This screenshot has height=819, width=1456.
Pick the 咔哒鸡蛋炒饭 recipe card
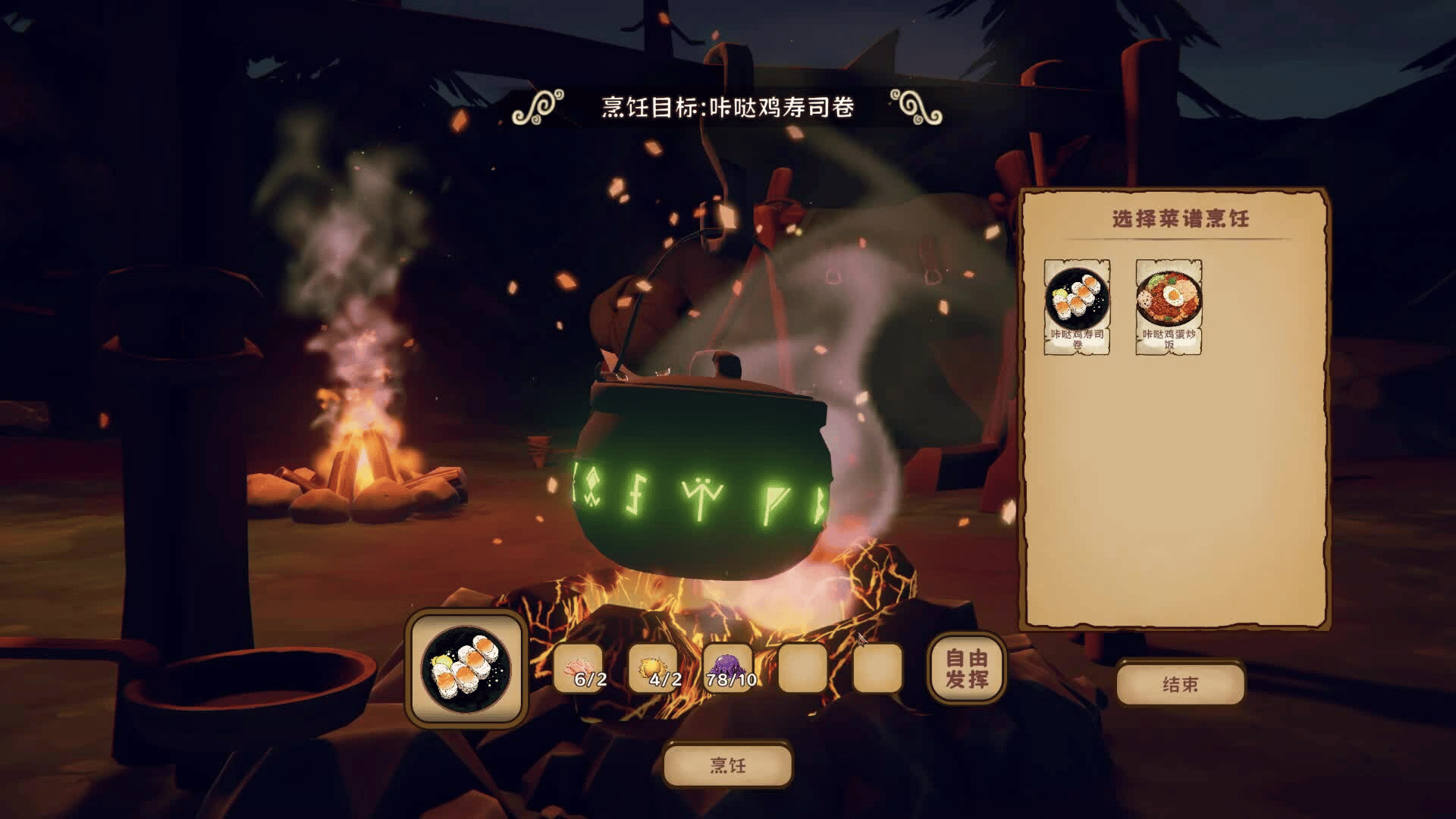tap(1169, 307)
